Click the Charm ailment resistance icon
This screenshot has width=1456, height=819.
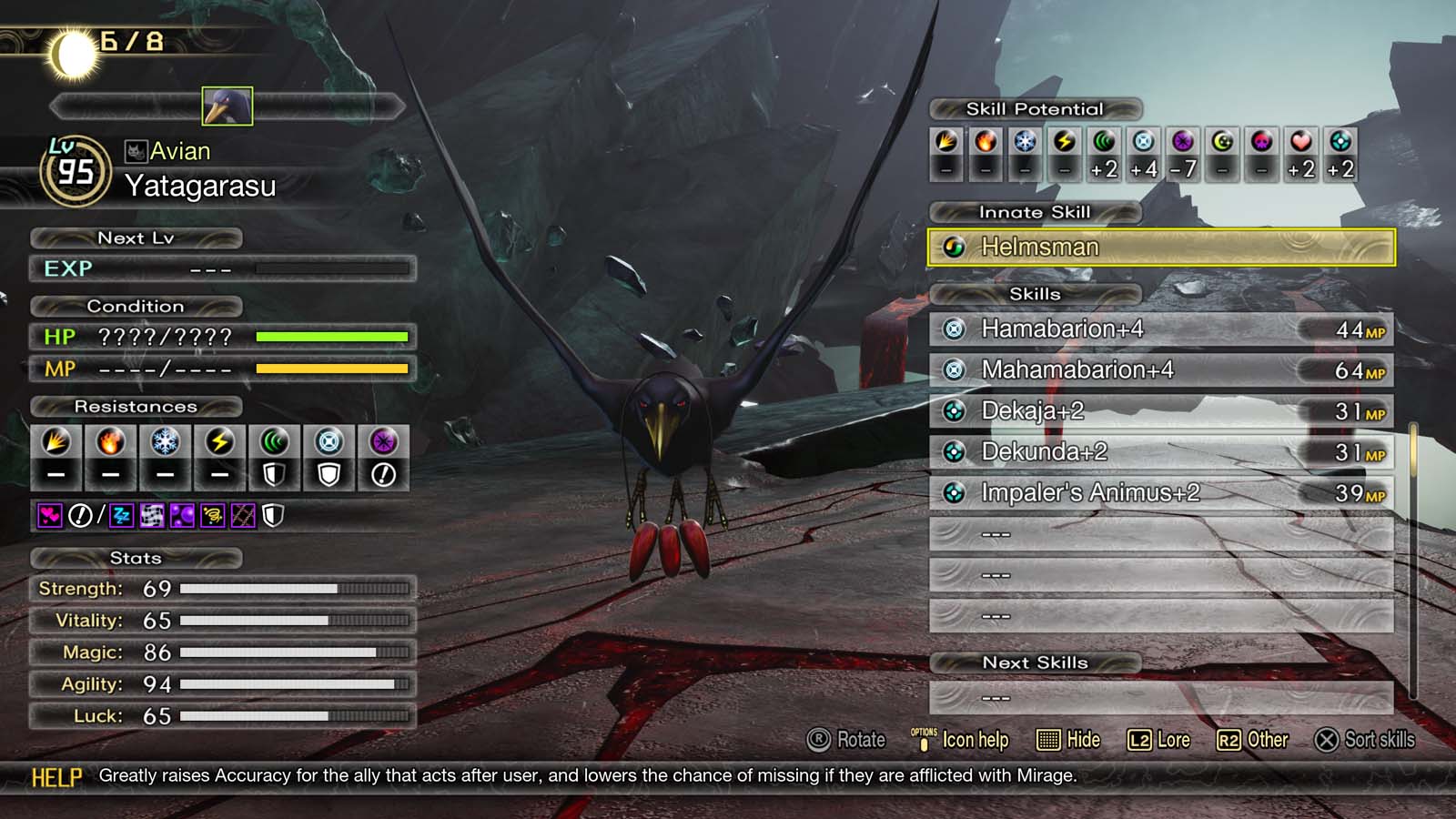(50, 515)
